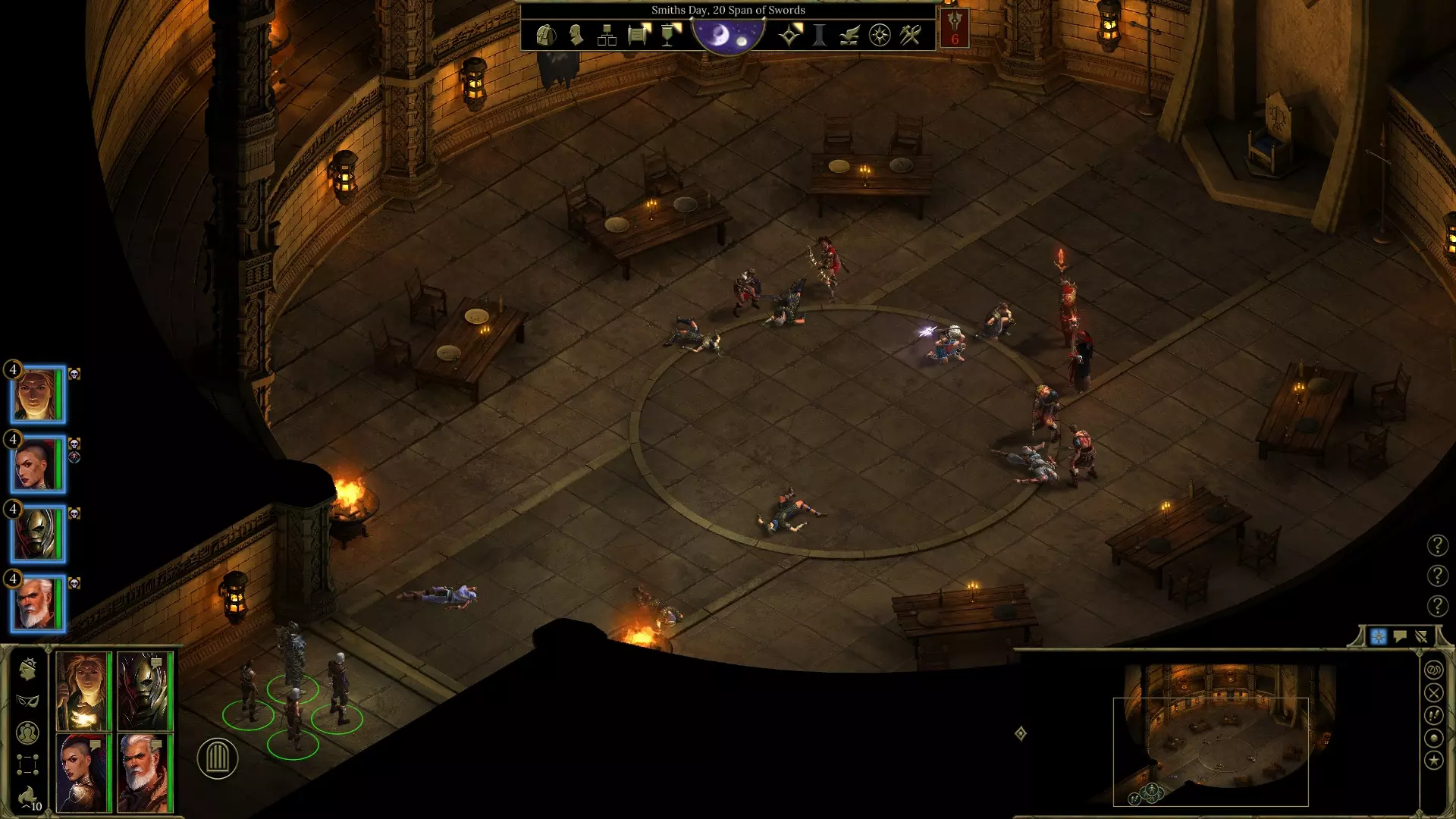Toggle stealth mode mask icon
This screenshot has height=819, width=1456.
click(27, 701)
